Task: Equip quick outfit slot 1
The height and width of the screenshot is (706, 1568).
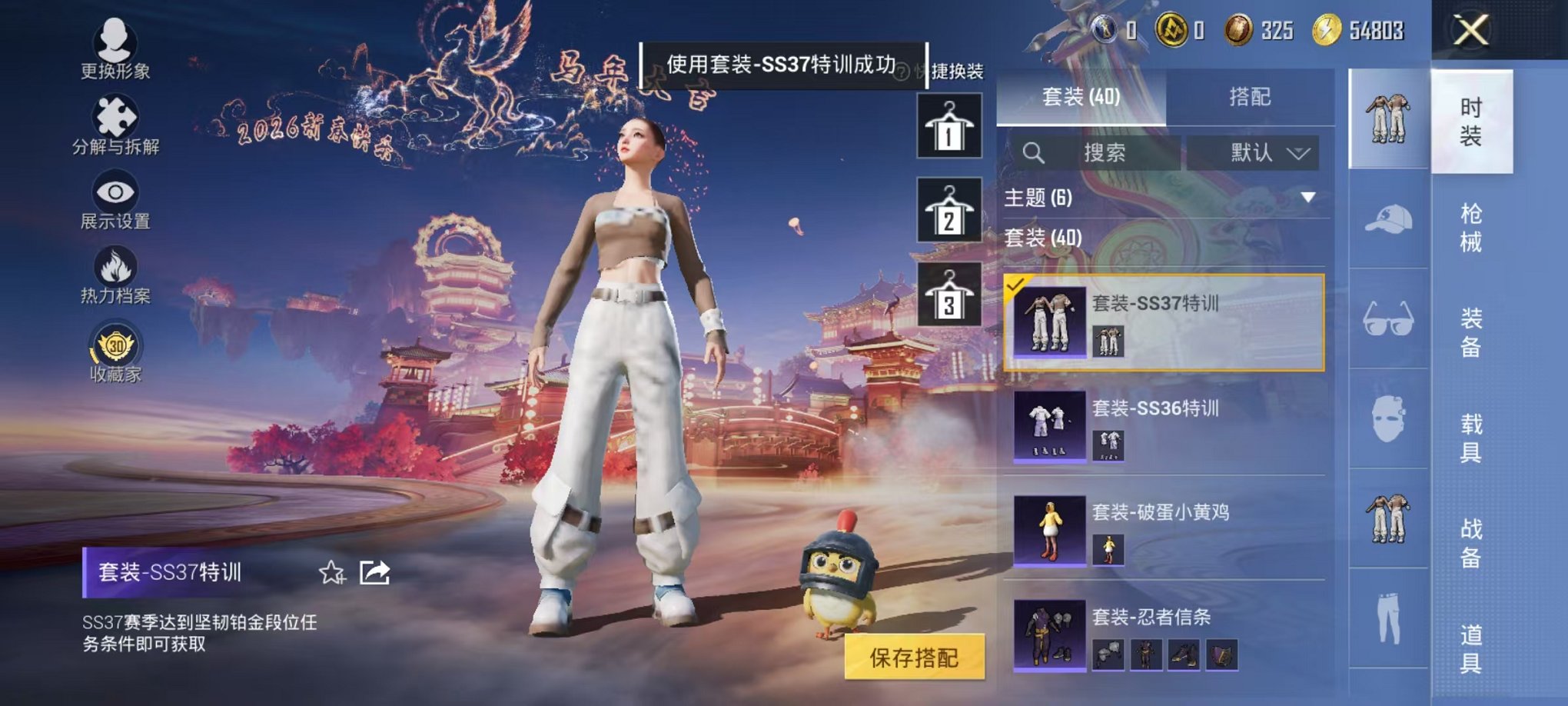Action: pos(948,125)
